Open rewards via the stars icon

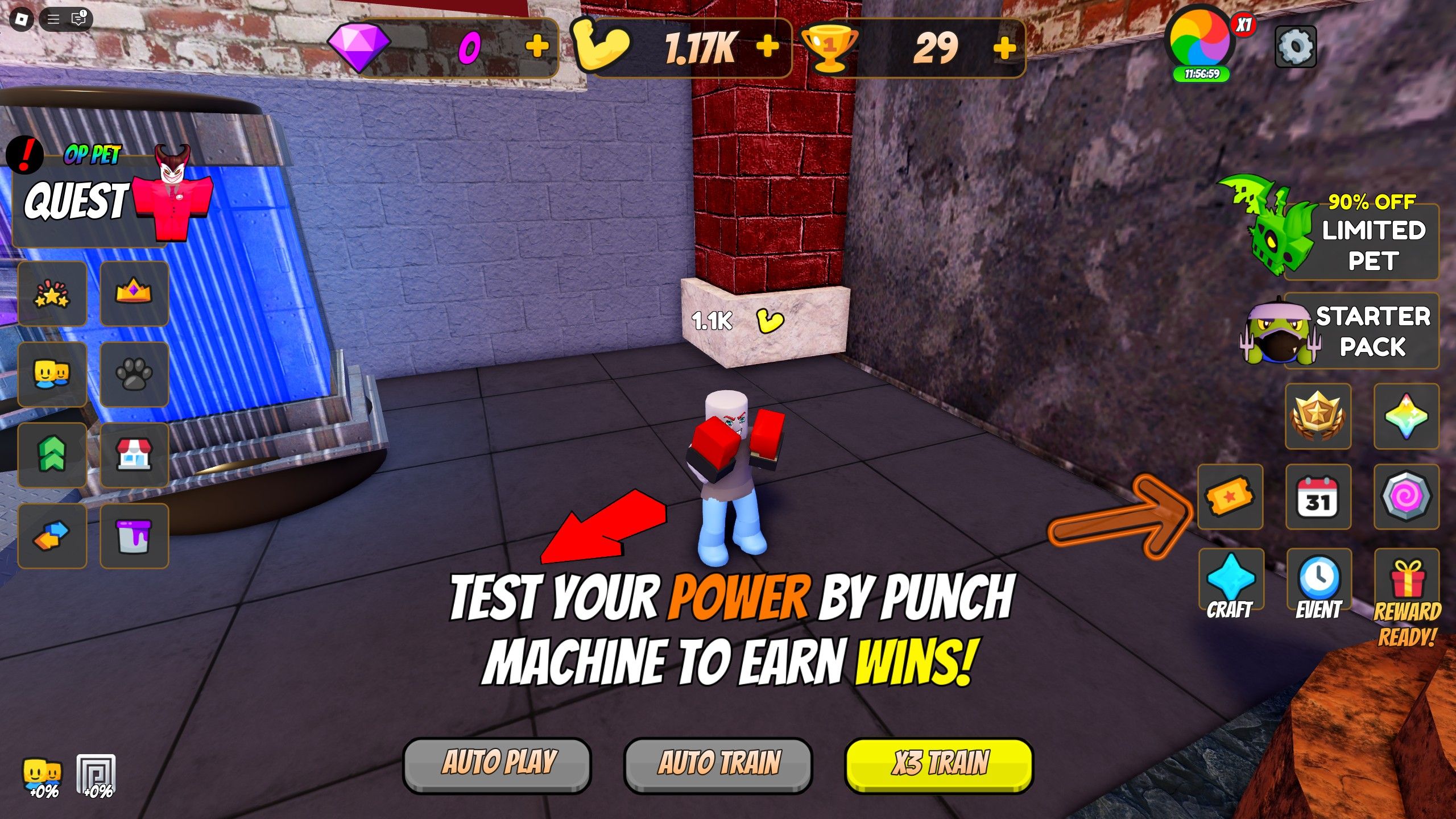tap(52, 295)
